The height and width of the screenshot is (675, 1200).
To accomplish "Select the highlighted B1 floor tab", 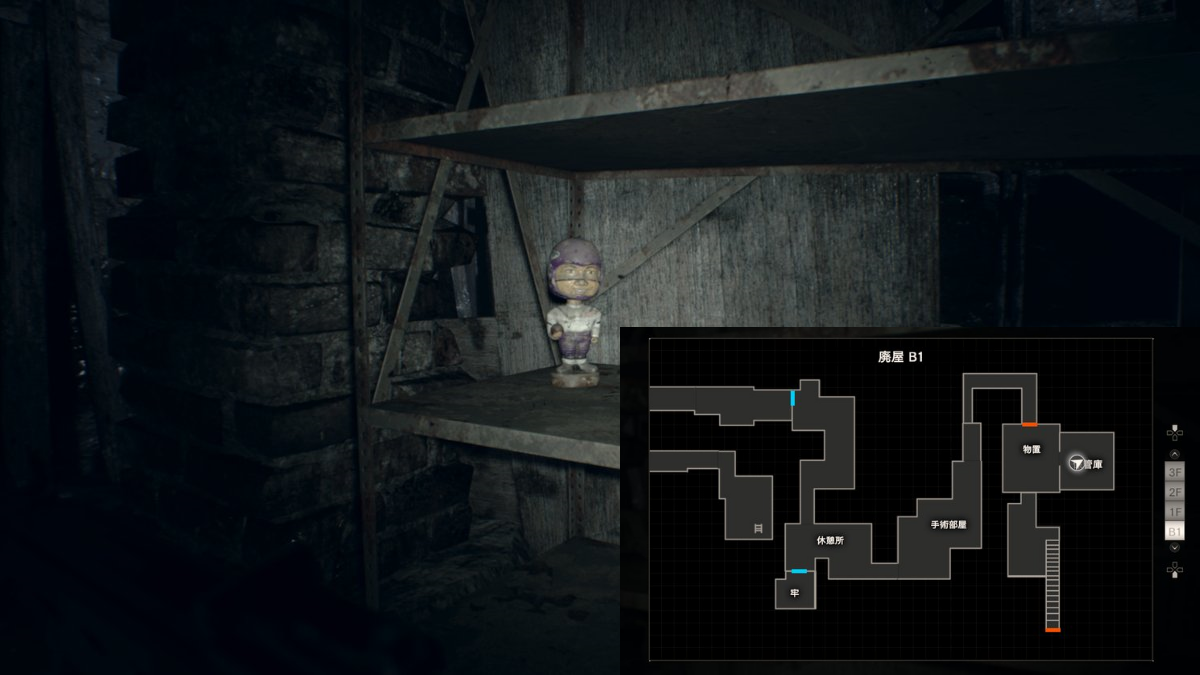I will point(1175,531).
